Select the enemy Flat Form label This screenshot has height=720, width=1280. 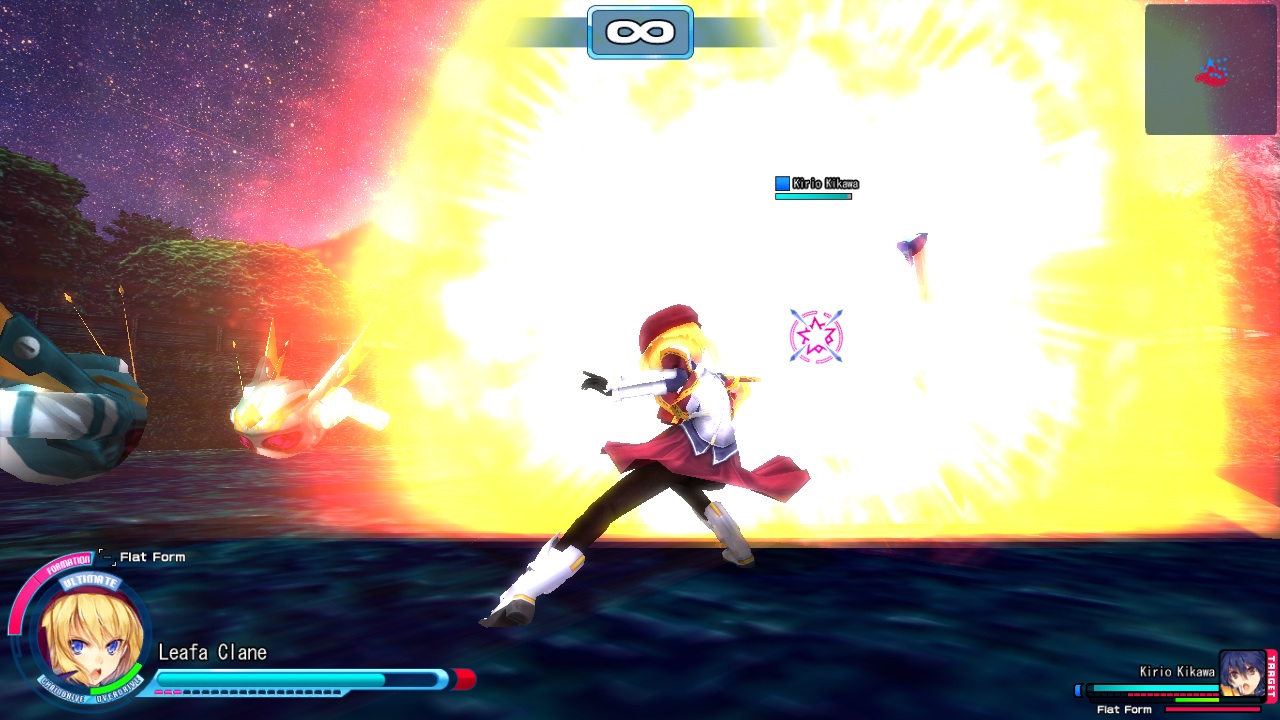coord(1124,708)
